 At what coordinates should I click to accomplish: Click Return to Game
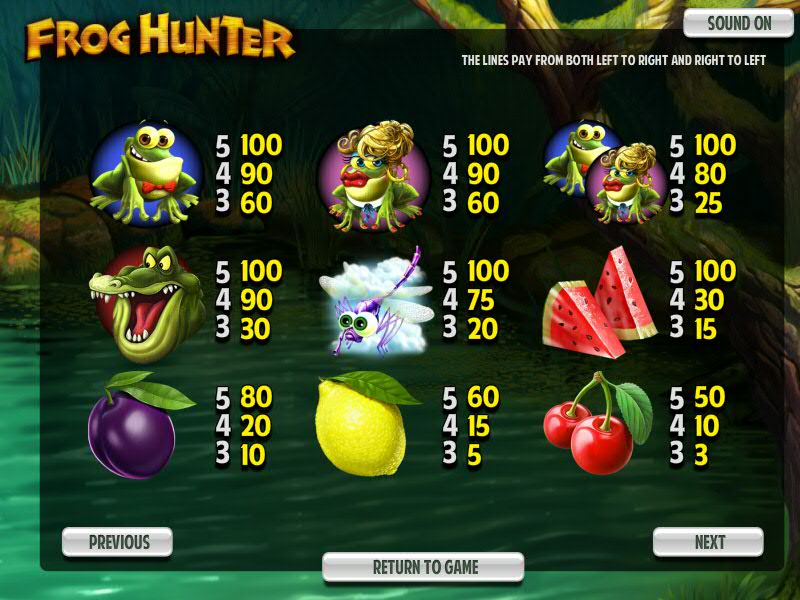[424, 567]
